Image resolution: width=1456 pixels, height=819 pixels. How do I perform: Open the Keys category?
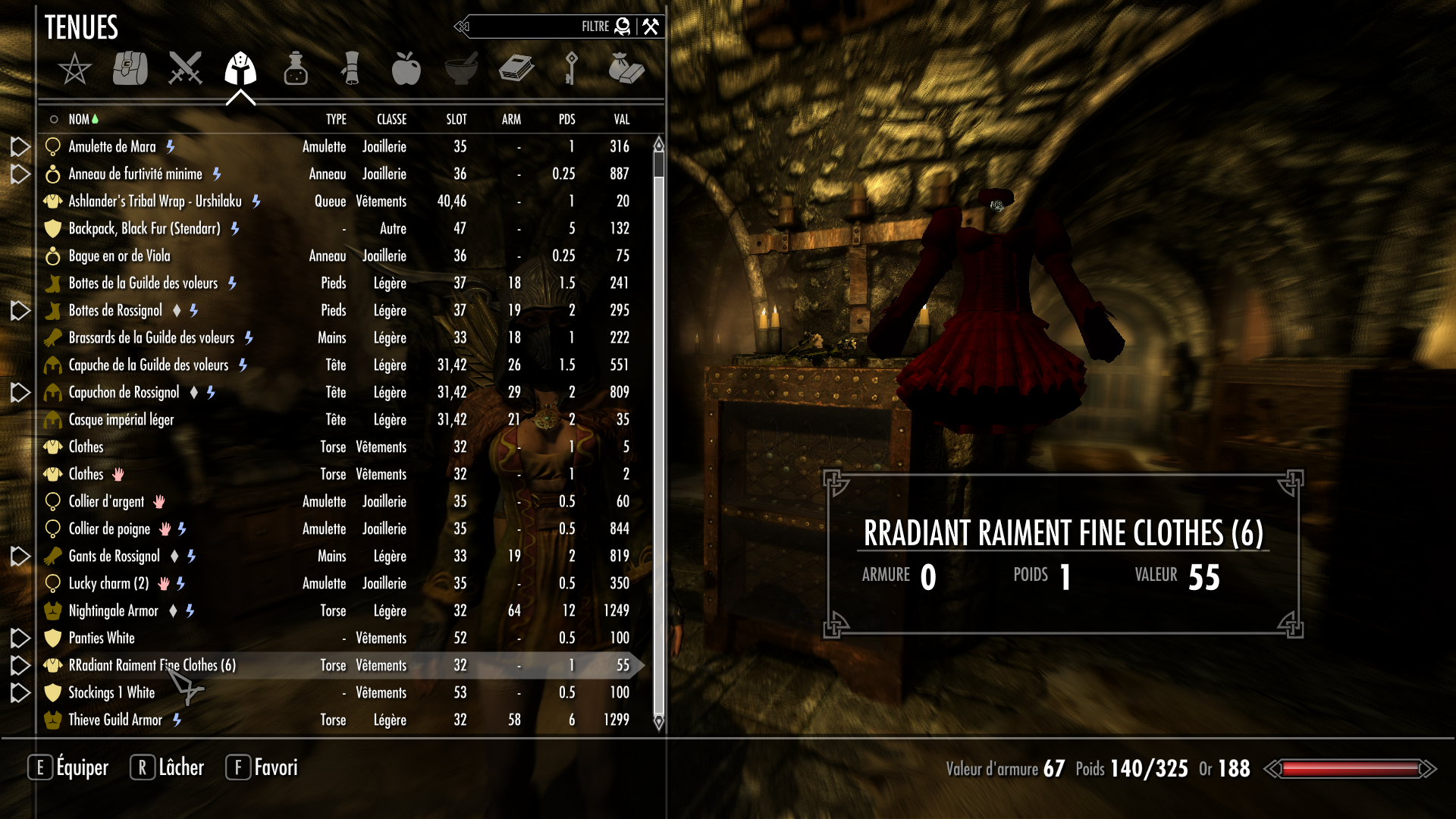571,68
